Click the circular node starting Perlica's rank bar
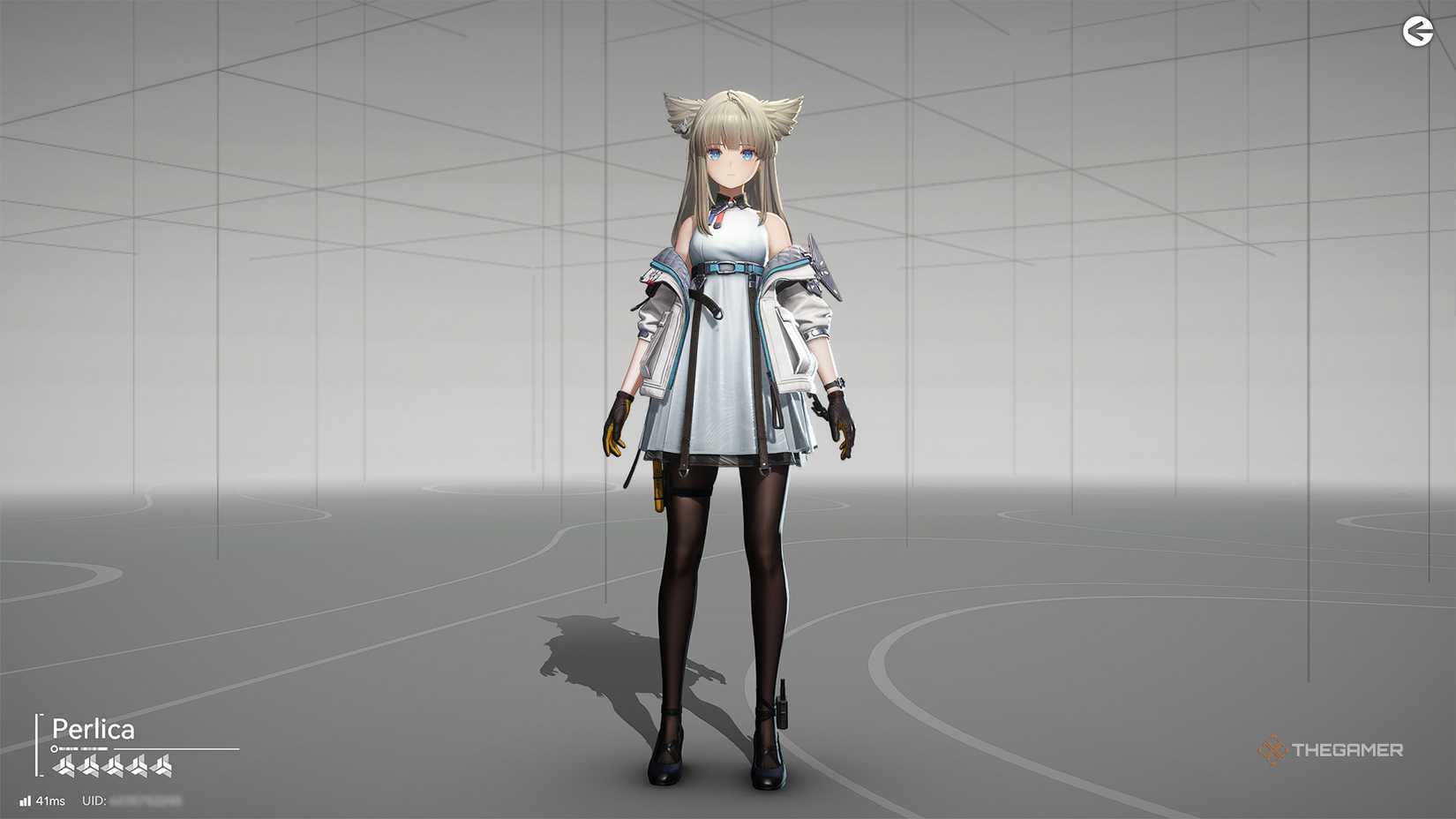Image resolution: width=1456 pixels, height=819 pixels. tap(55, 750)
